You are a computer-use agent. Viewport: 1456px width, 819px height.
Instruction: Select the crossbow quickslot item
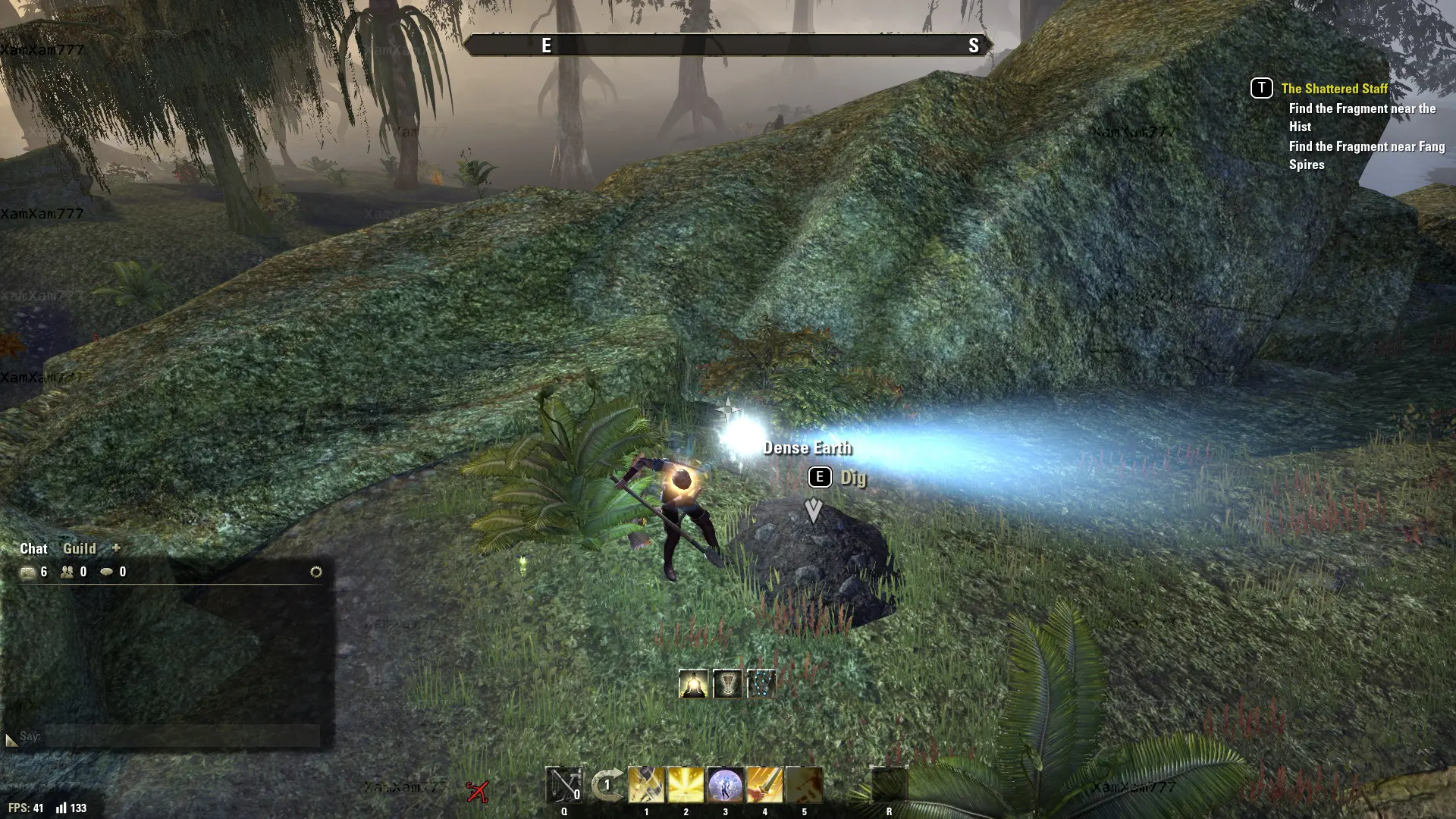point(564,785)
